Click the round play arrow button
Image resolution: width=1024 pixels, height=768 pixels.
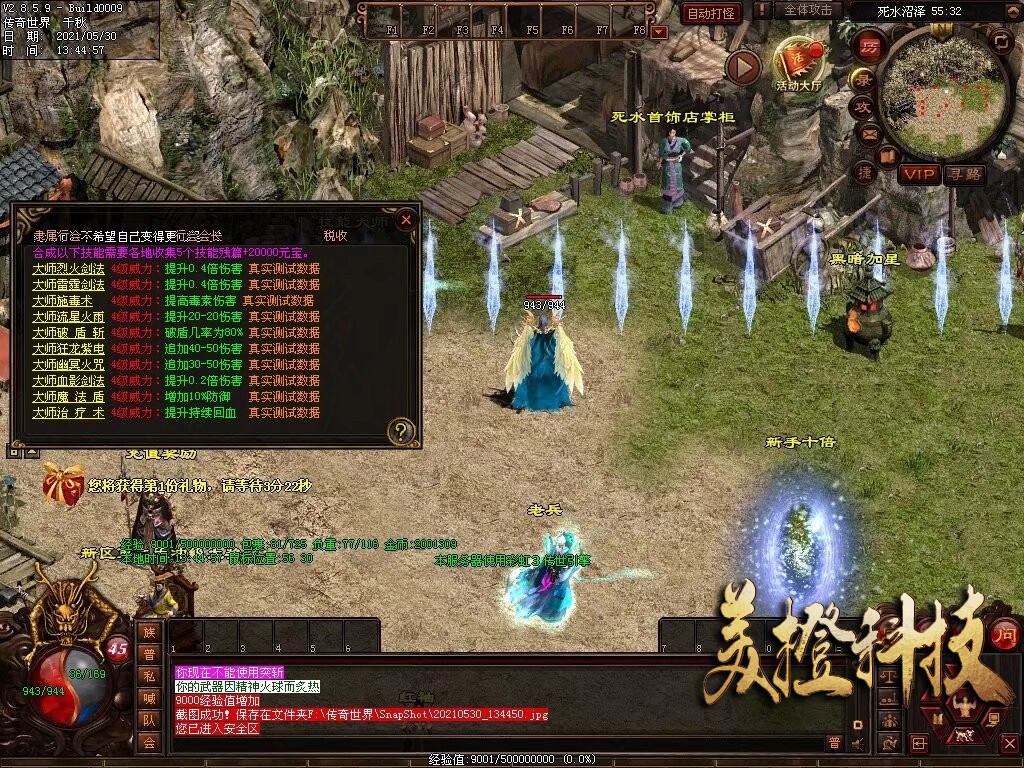pos(743,67)
